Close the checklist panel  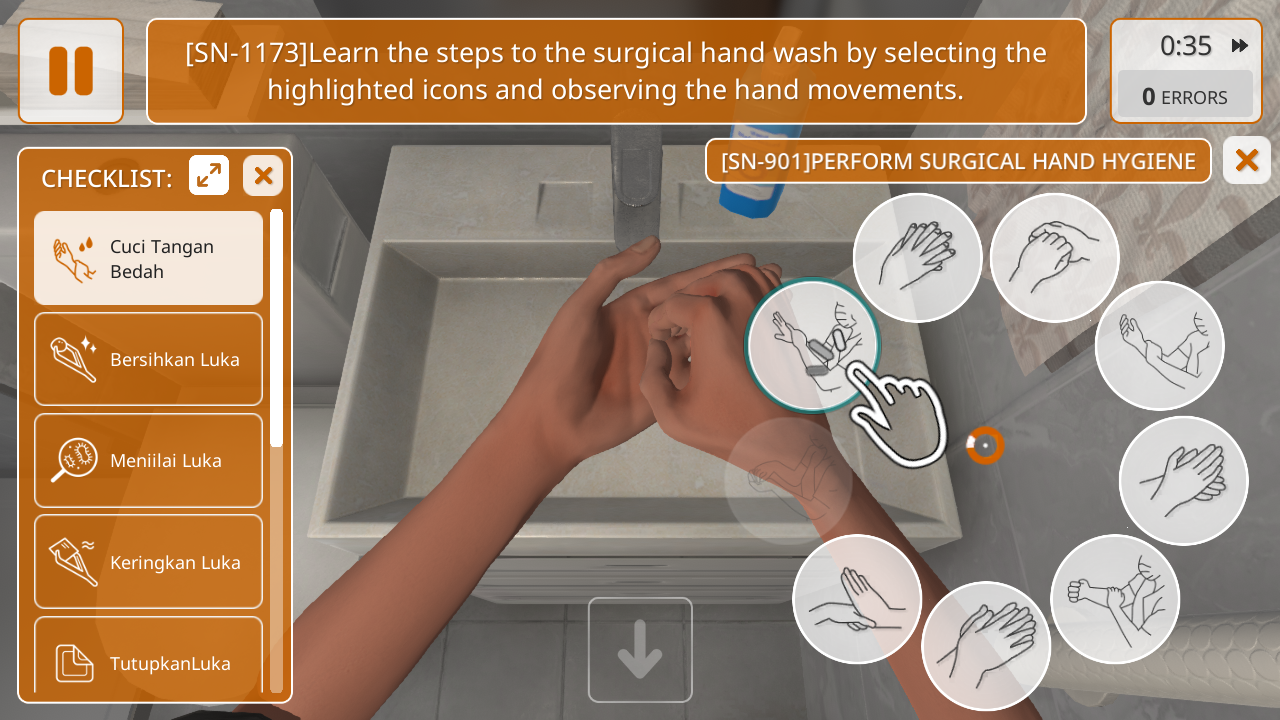263,176
